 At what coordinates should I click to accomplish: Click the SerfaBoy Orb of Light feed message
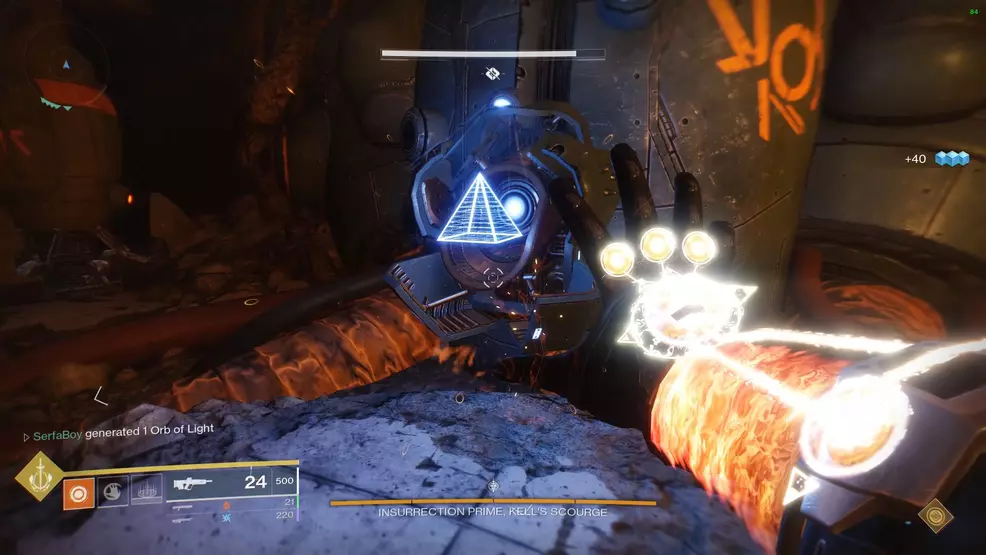pos(118,430)
